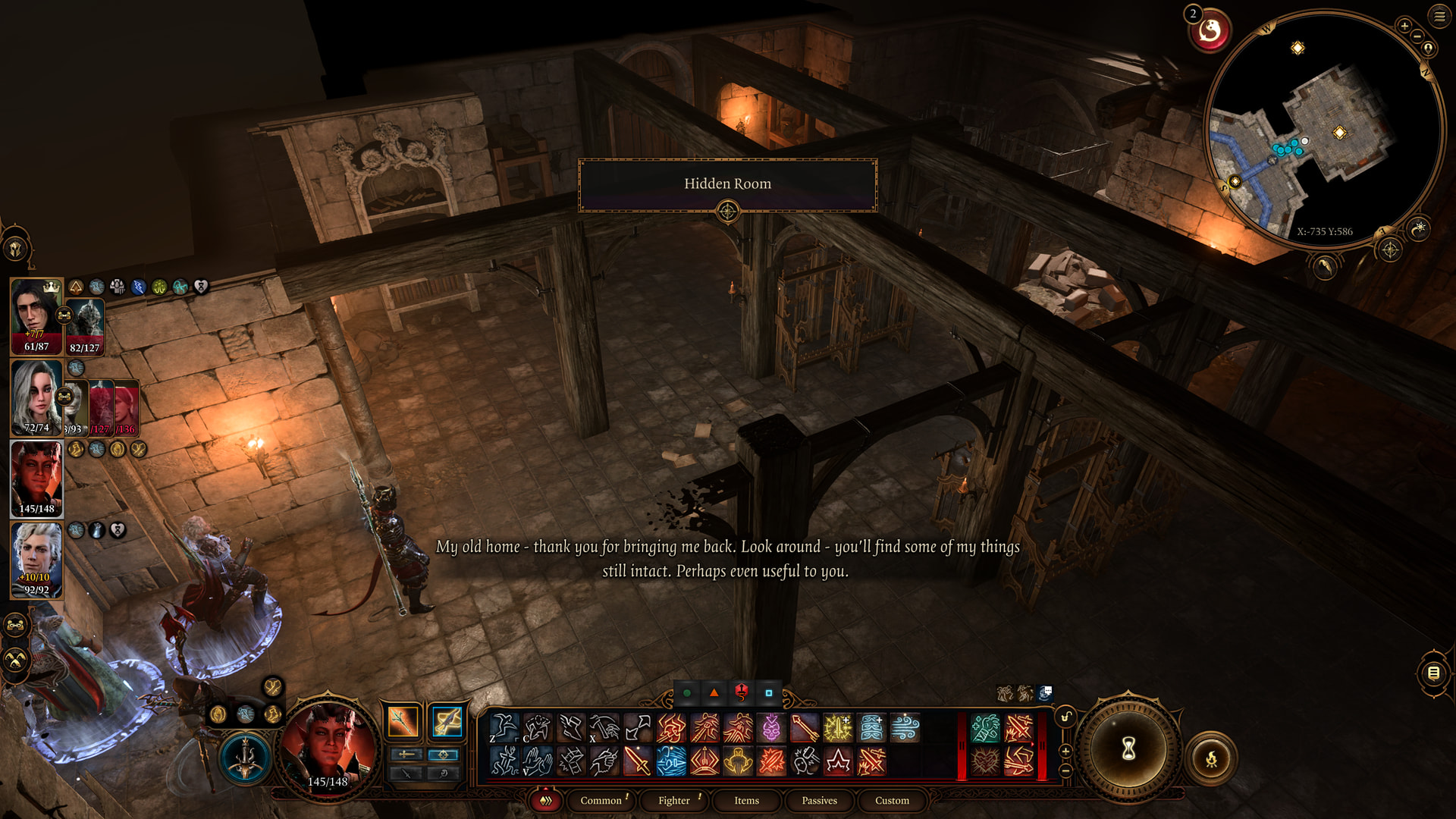Select the Items hotbar tab
The height and width of the screenshot is (819, 1456).
click(x=746, y=800)
